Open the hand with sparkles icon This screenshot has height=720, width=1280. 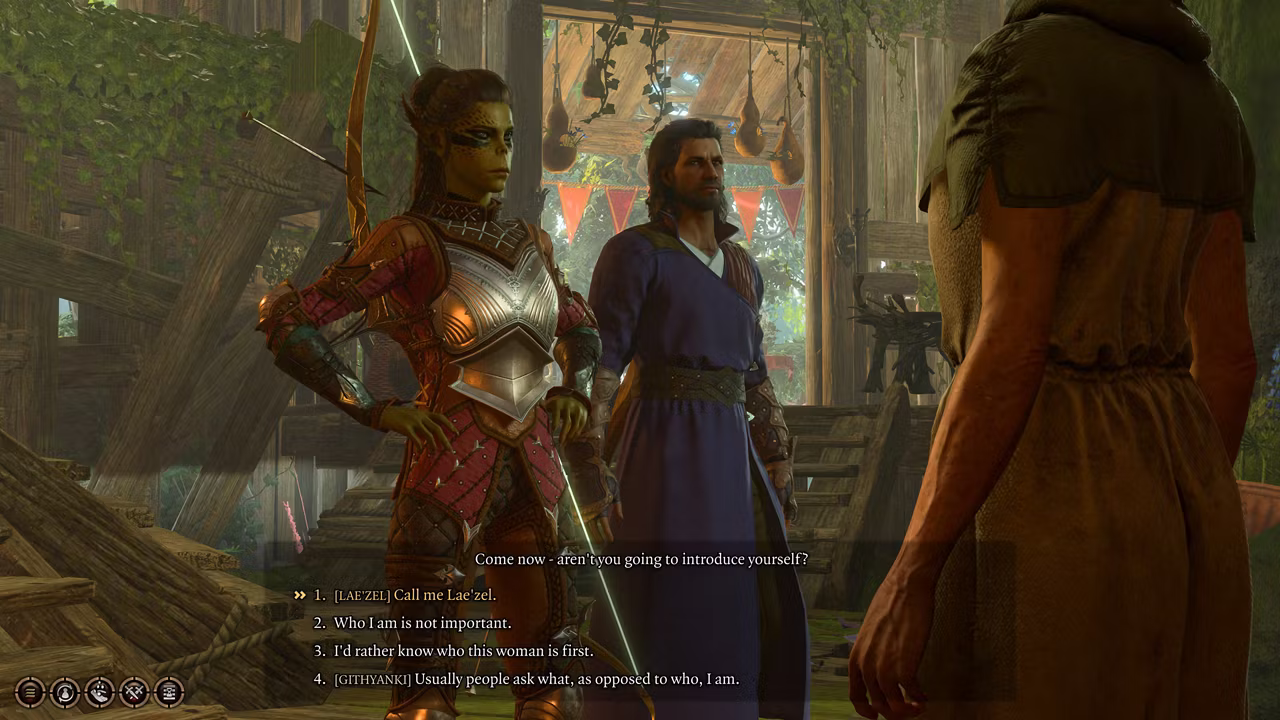[x=100, y=691]
